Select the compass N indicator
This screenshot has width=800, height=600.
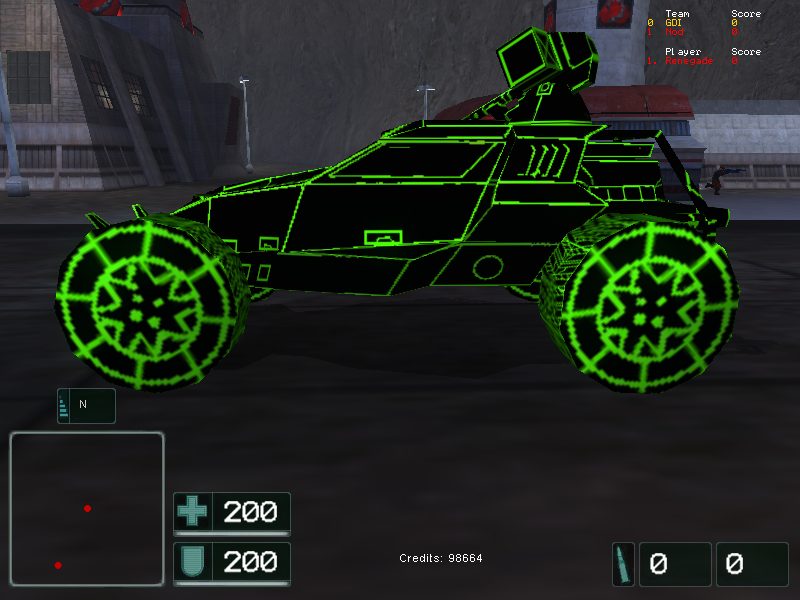tap(85, 405)
